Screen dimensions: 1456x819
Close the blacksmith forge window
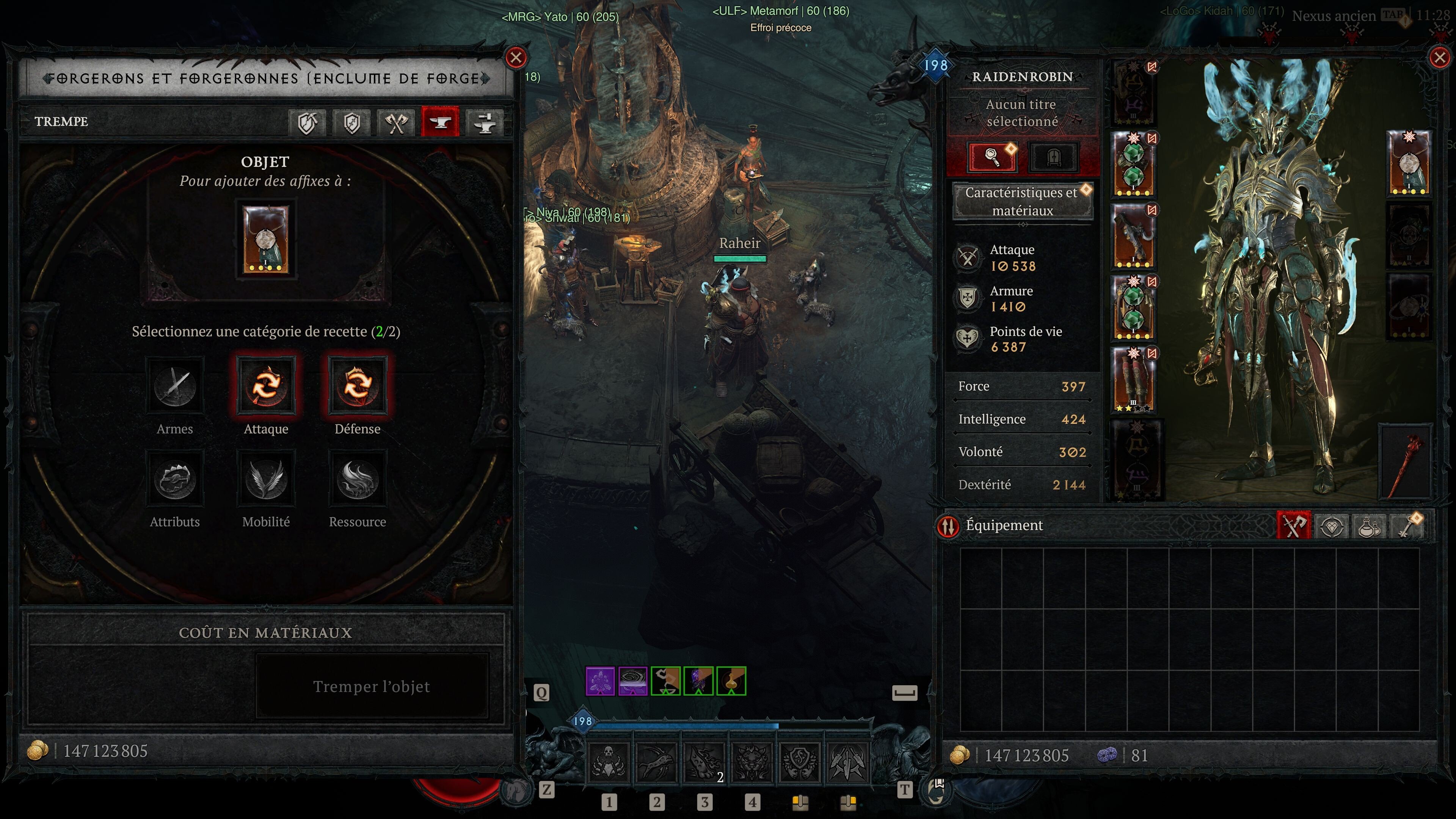[x=516, y=58]
